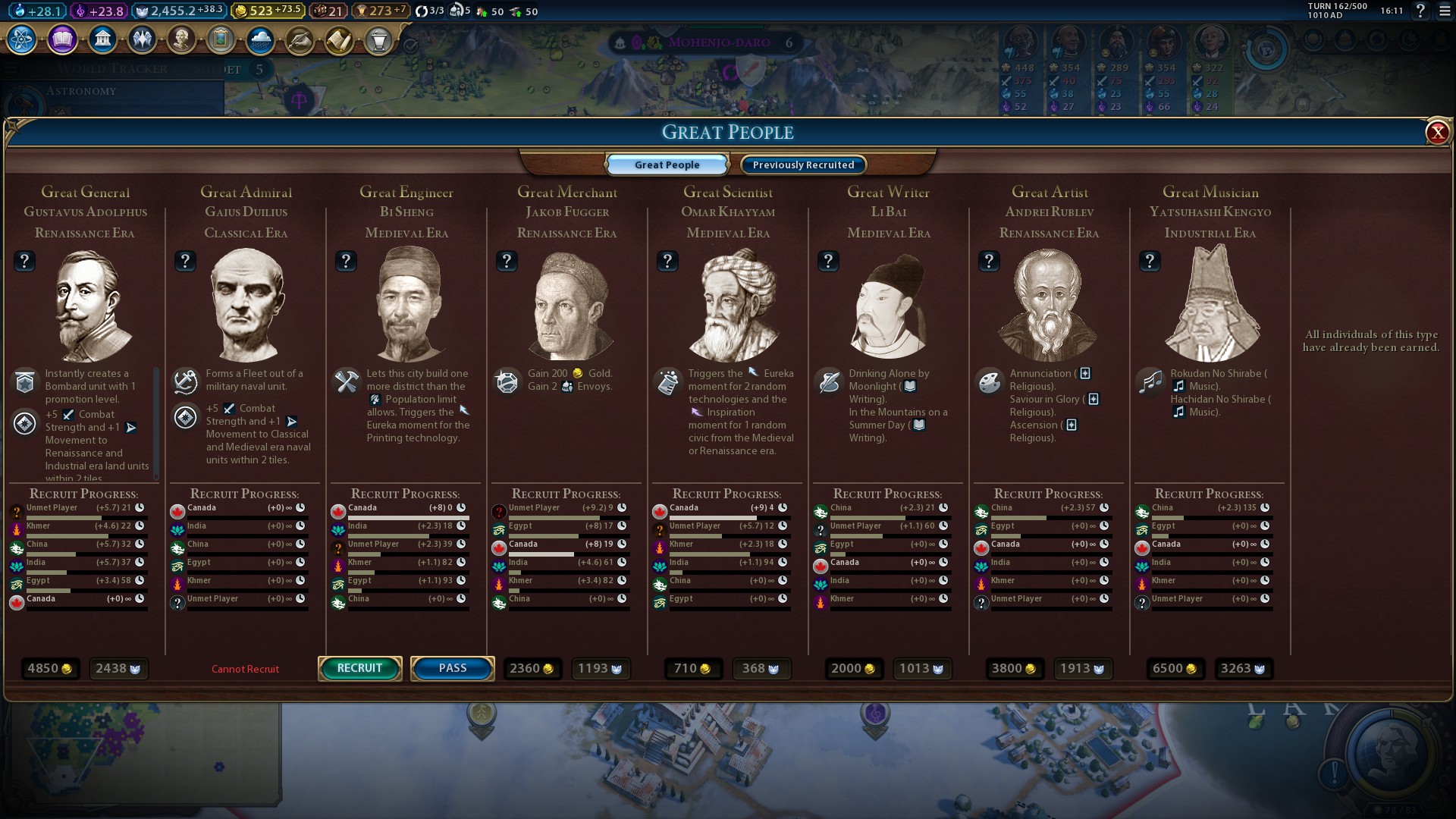The image size is (1456, 819).
Task: Open the civics tree book icon
Action: click(62, 39)
